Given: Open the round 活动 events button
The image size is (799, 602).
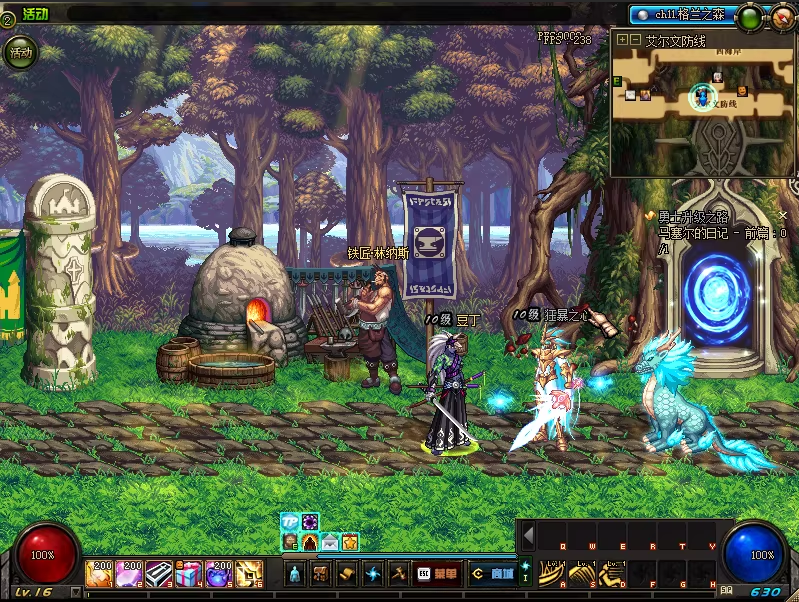Looking at the screenshot, I should pos(21,51).
